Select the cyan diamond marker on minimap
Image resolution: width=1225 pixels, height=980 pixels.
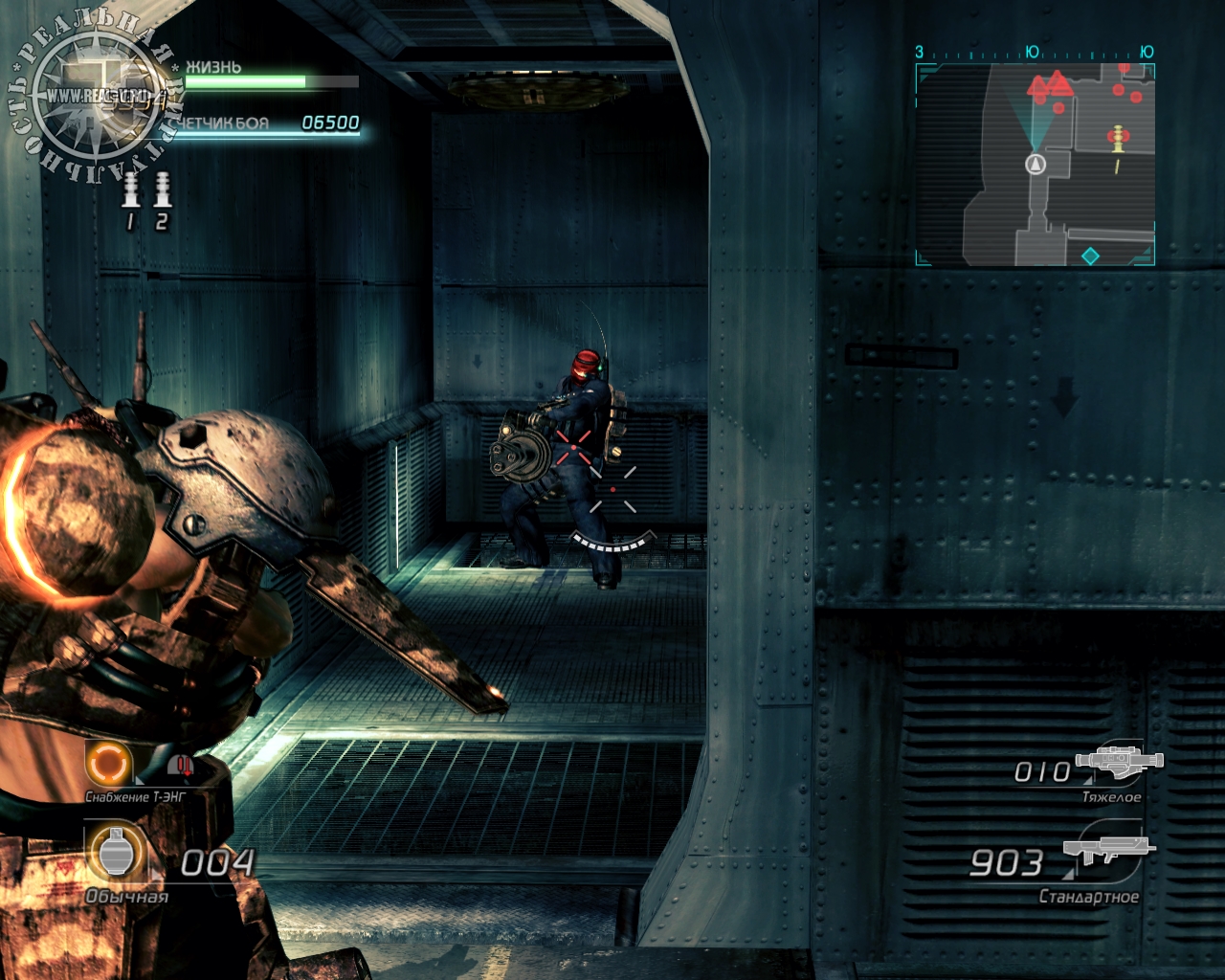pyautogui.click(x=1090, y=256)
